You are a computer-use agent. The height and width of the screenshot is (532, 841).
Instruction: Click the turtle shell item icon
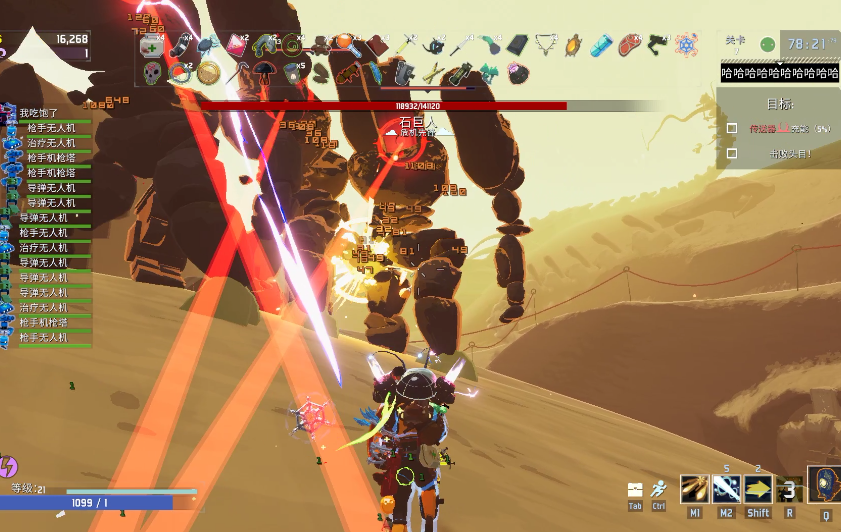click(x=573, y=45)
